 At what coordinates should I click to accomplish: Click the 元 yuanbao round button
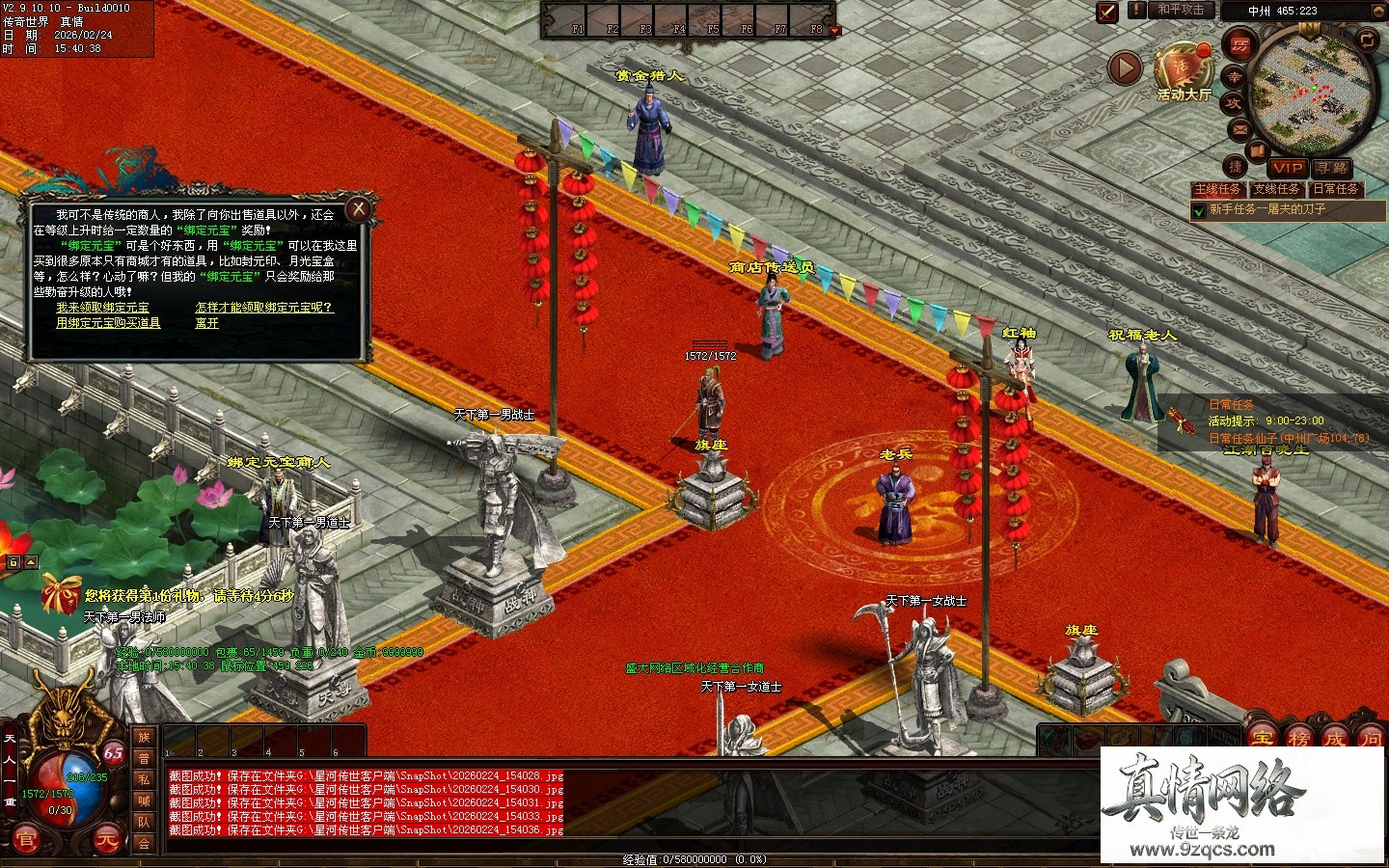pyautogui.click(x=107, y=840)
